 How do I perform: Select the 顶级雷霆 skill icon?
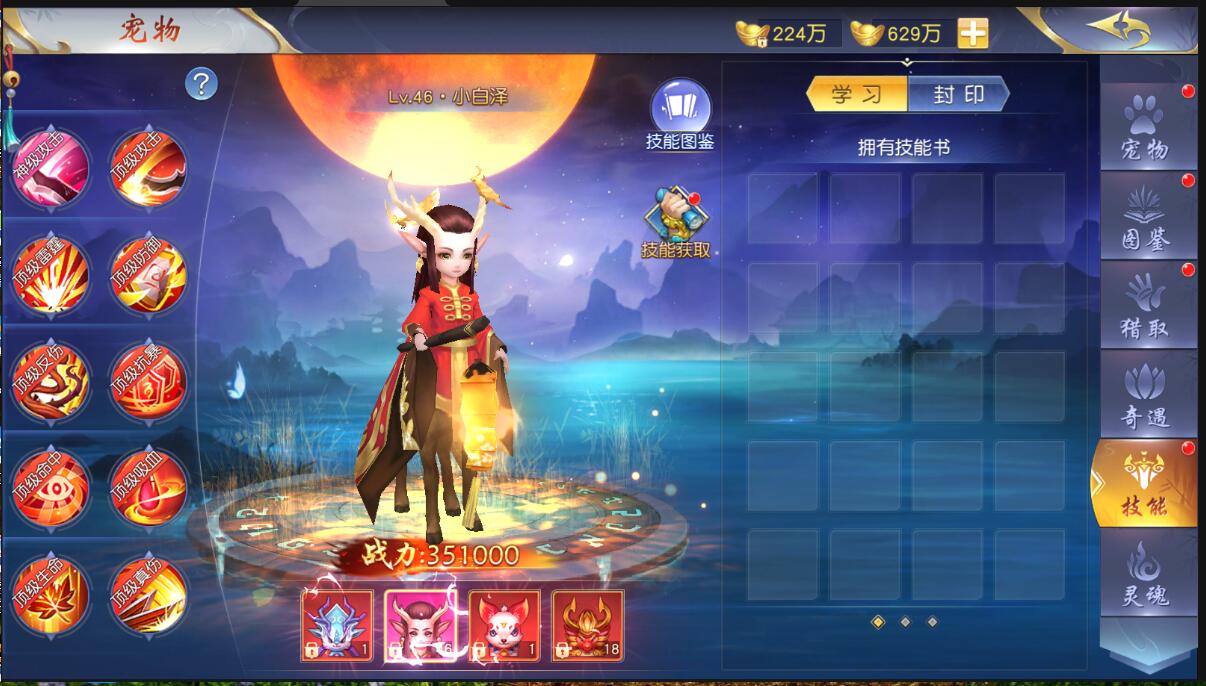pos(50,274)
